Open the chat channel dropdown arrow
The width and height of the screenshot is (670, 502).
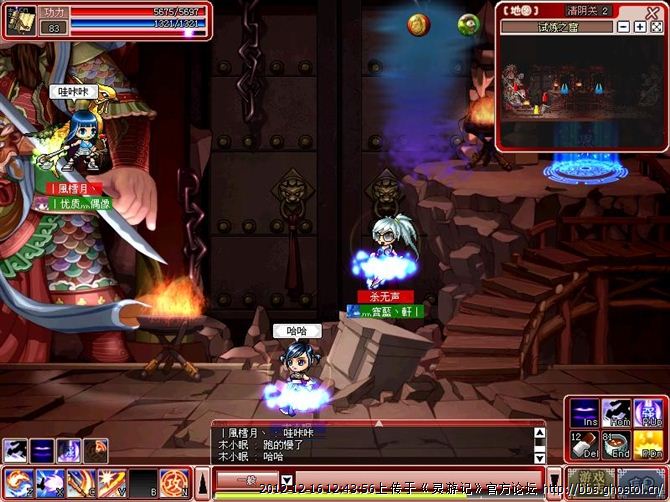tap(287, 480)
